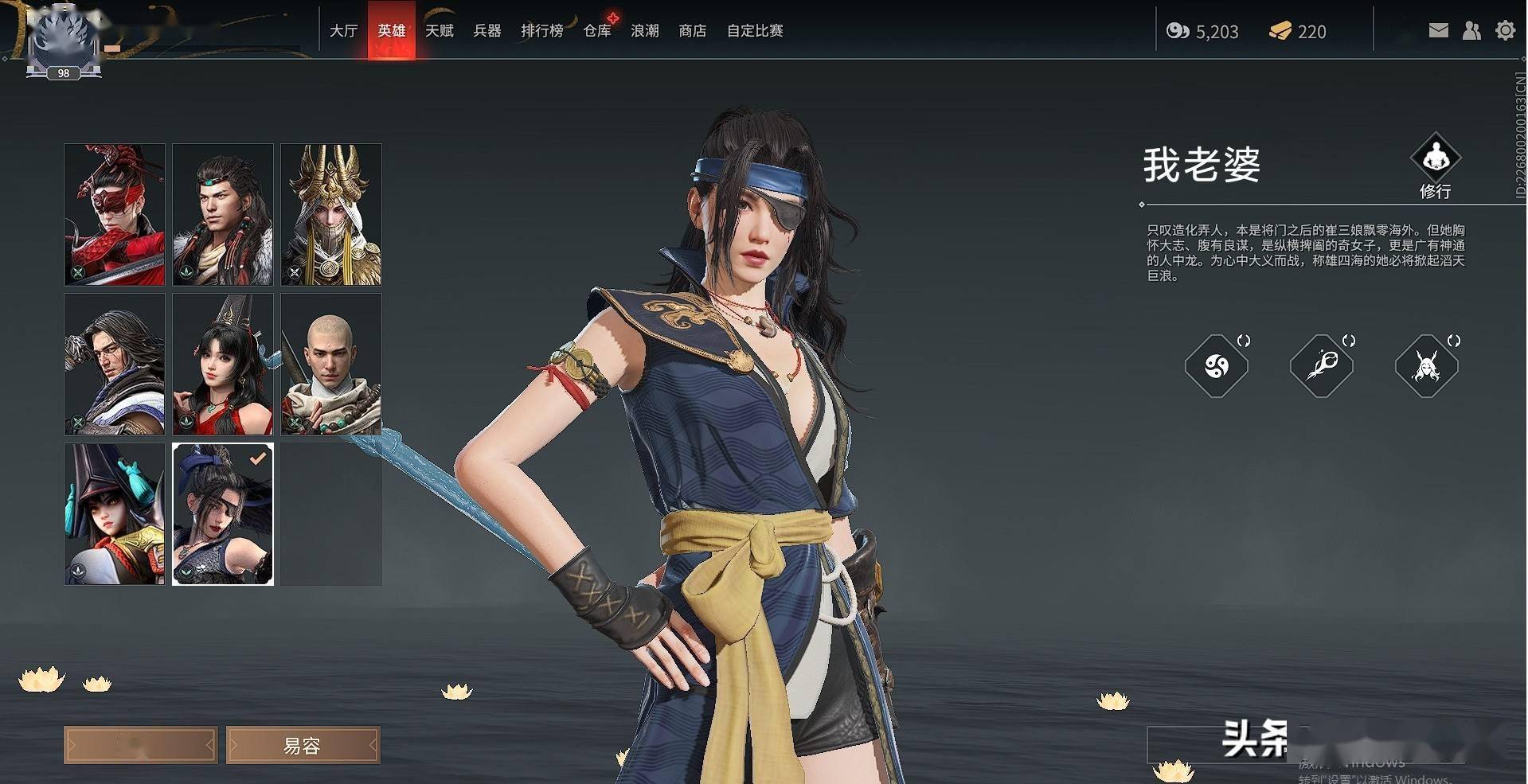Open the 兵器 weapons tab
Screen dimensions: 1528x784
487,31
